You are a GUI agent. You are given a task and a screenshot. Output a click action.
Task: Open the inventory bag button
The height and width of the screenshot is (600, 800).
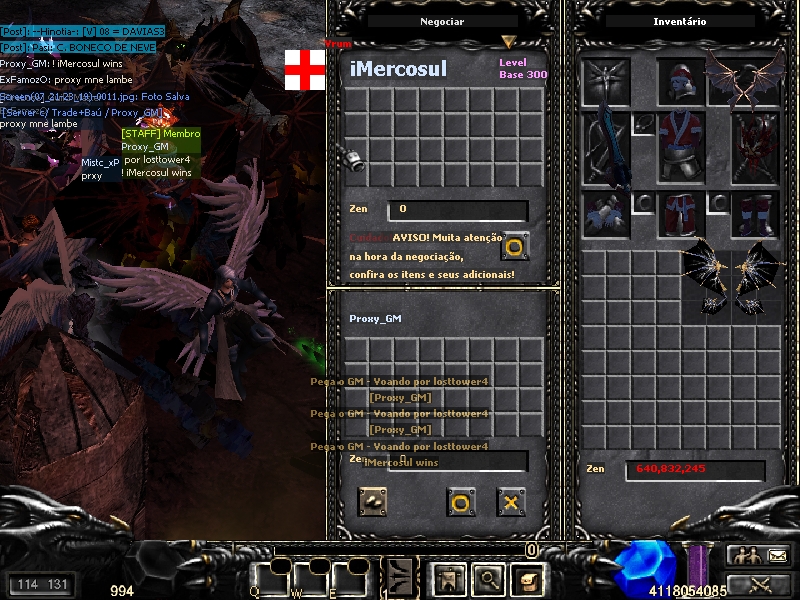526,578
